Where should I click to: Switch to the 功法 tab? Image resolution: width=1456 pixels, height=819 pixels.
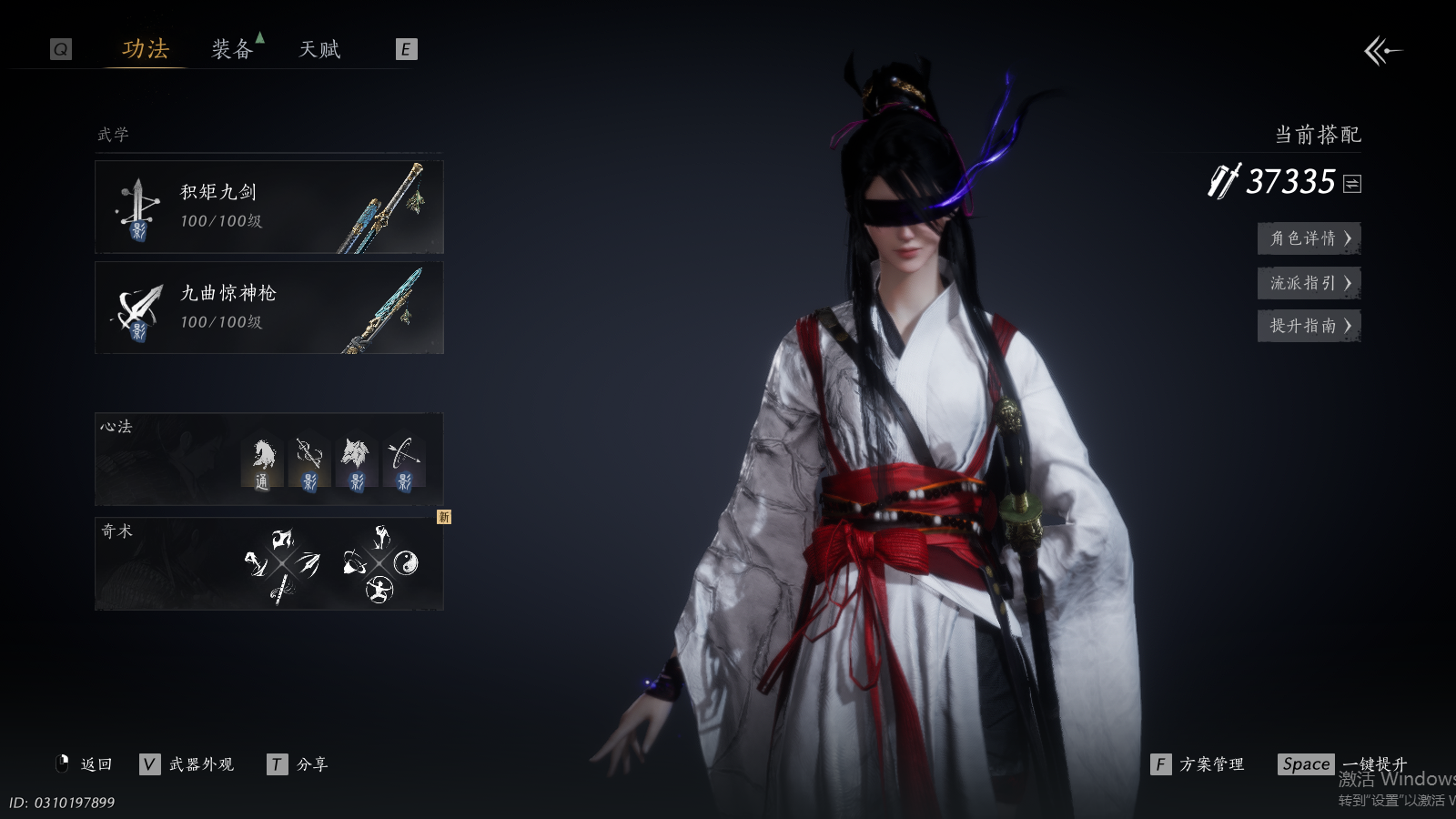point(146,49)
